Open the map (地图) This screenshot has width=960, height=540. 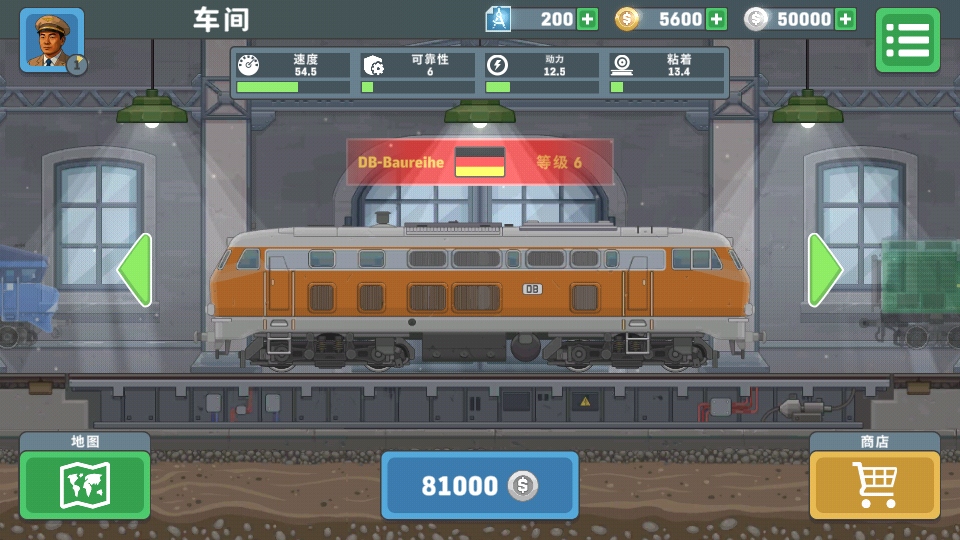85,484
